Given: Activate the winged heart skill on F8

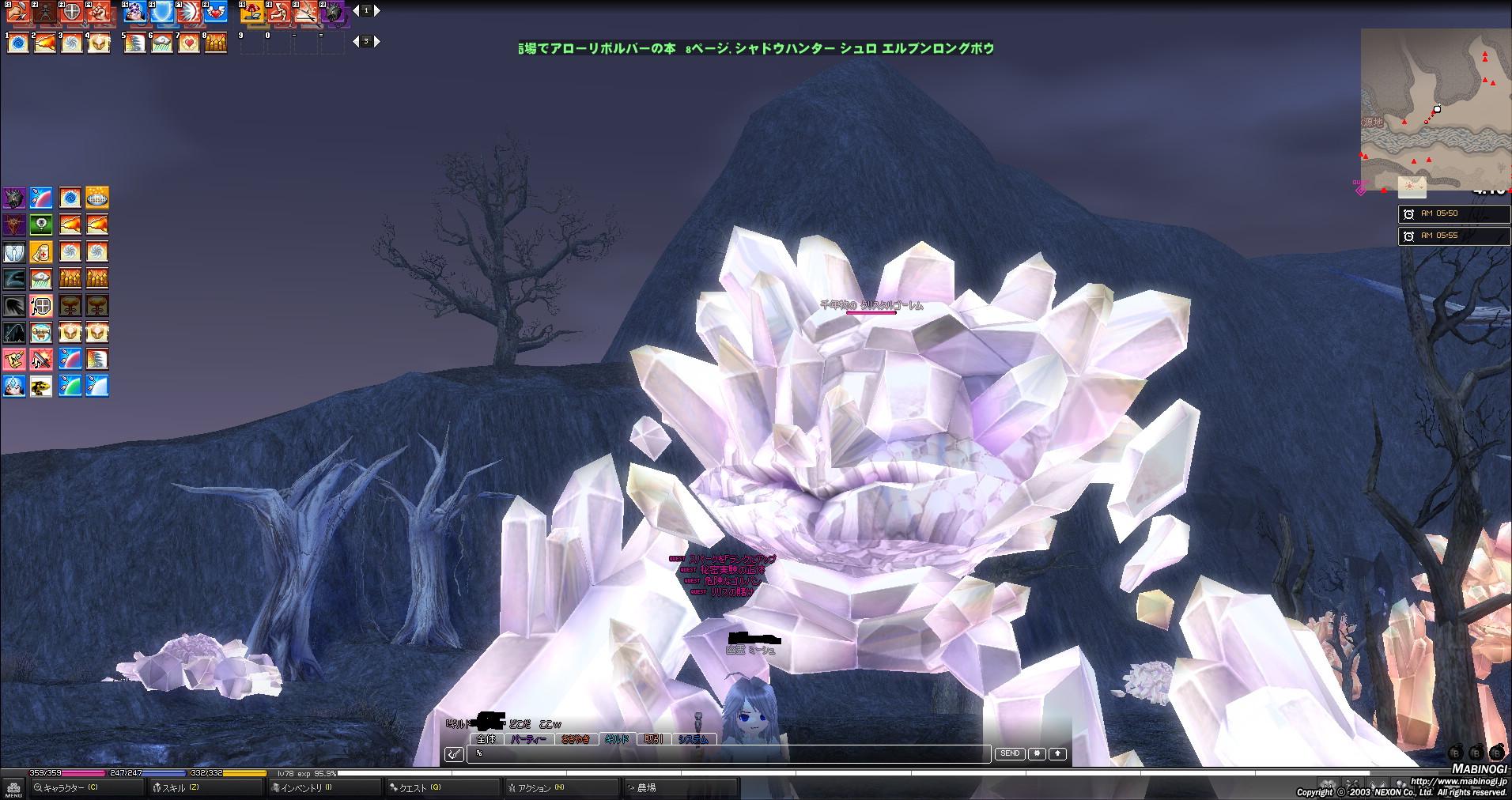Looking at the screenshot, I should point(215,13).
